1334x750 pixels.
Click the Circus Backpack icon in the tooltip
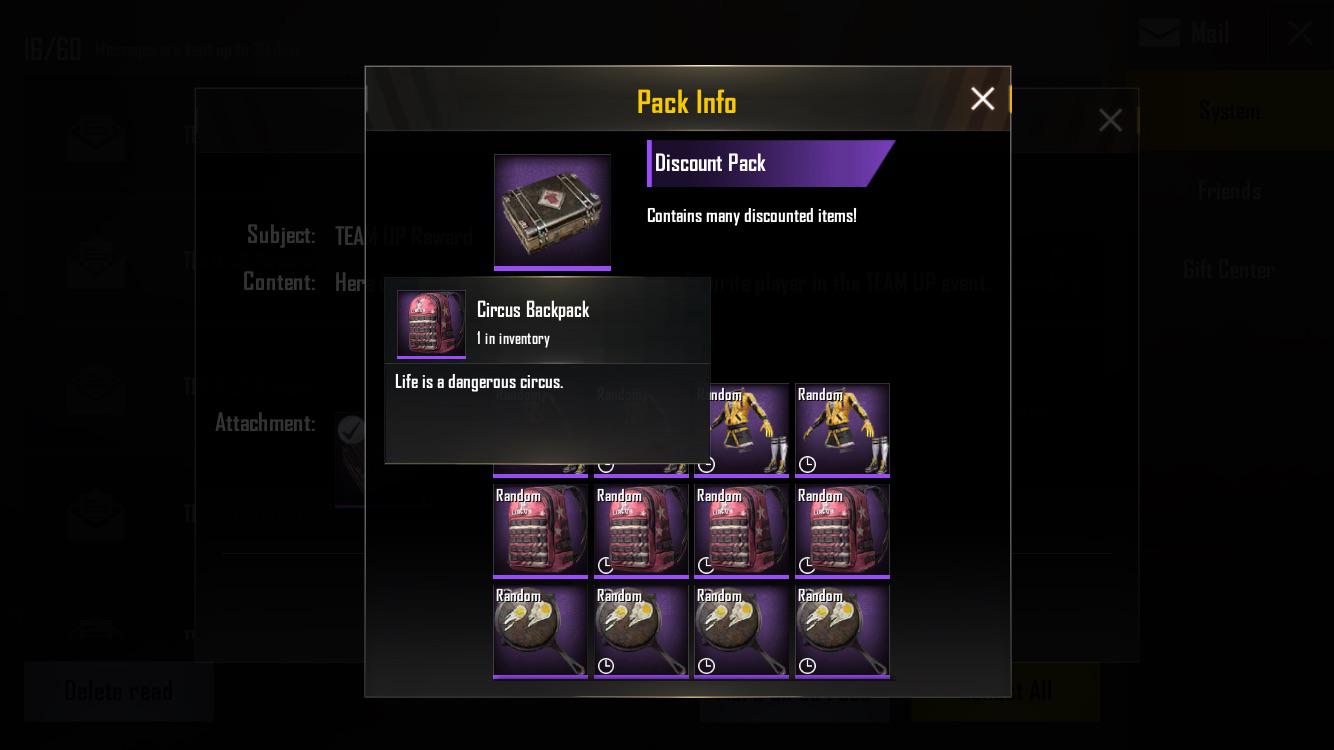431,322
